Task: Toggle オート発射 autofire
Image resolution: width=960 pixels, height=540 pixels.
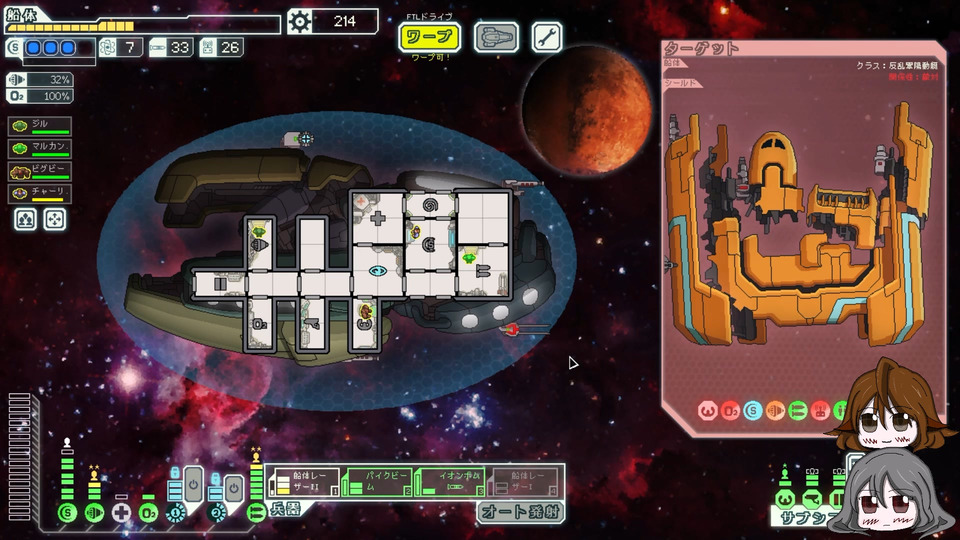Action: pos(520,512)
